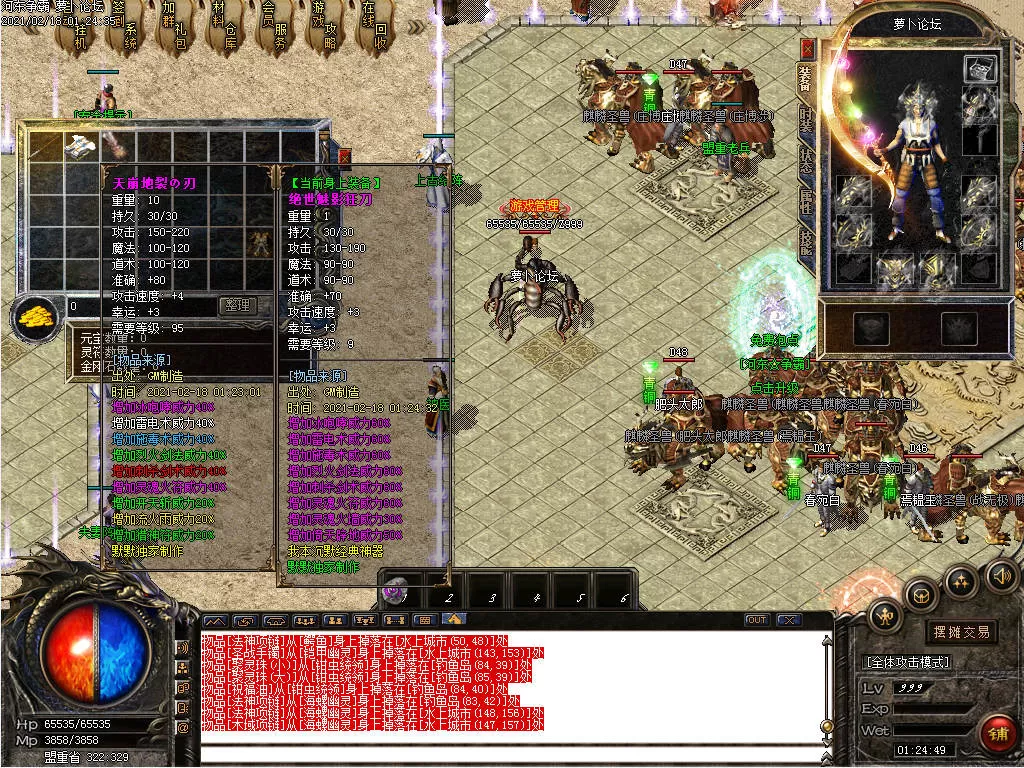Close the inventory bag window

[344, 157]
